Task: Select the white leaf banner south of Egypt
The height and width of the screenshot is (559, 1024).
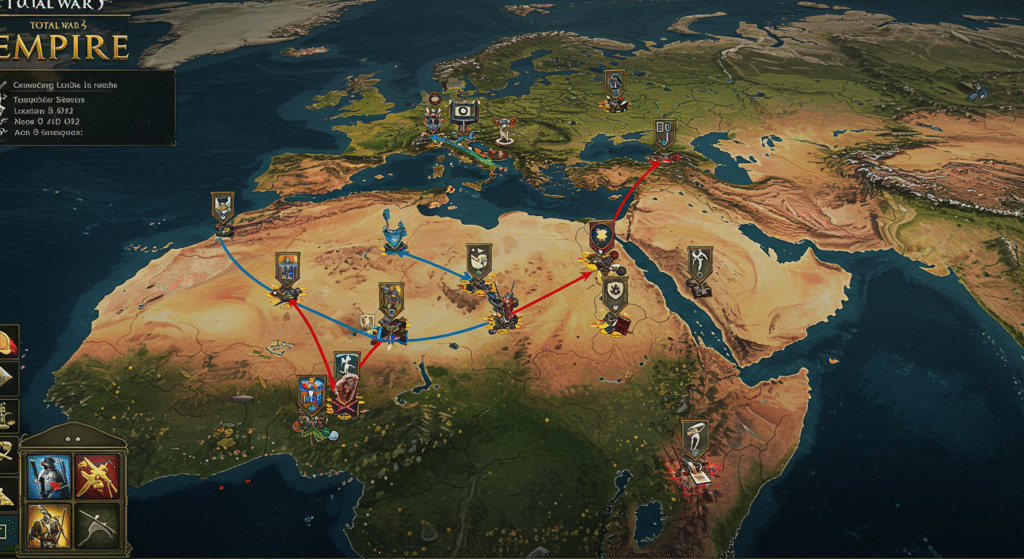Action: click(613, 294)
